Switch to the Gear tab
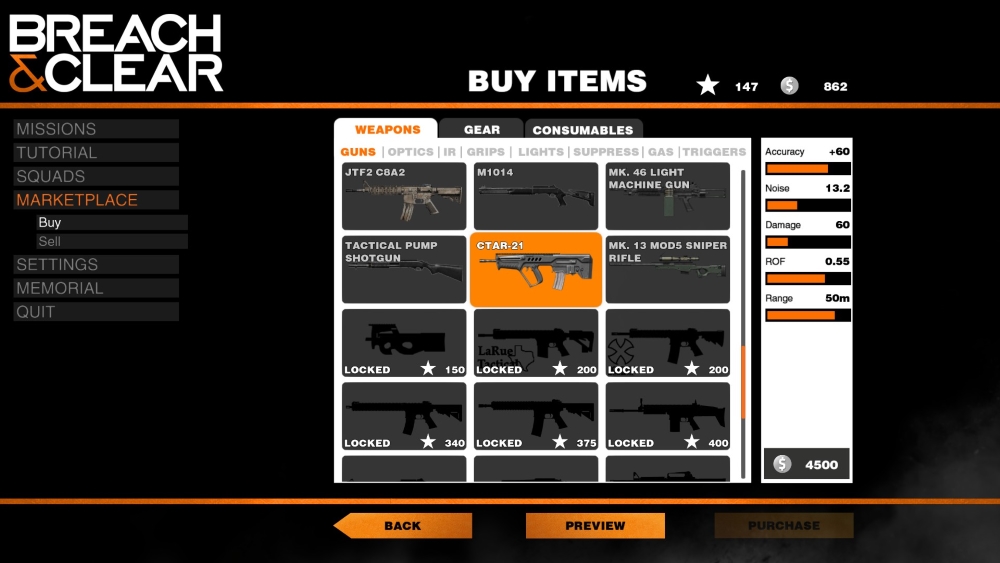Viewport: 1000px width, 563px height. coord(481,130)
